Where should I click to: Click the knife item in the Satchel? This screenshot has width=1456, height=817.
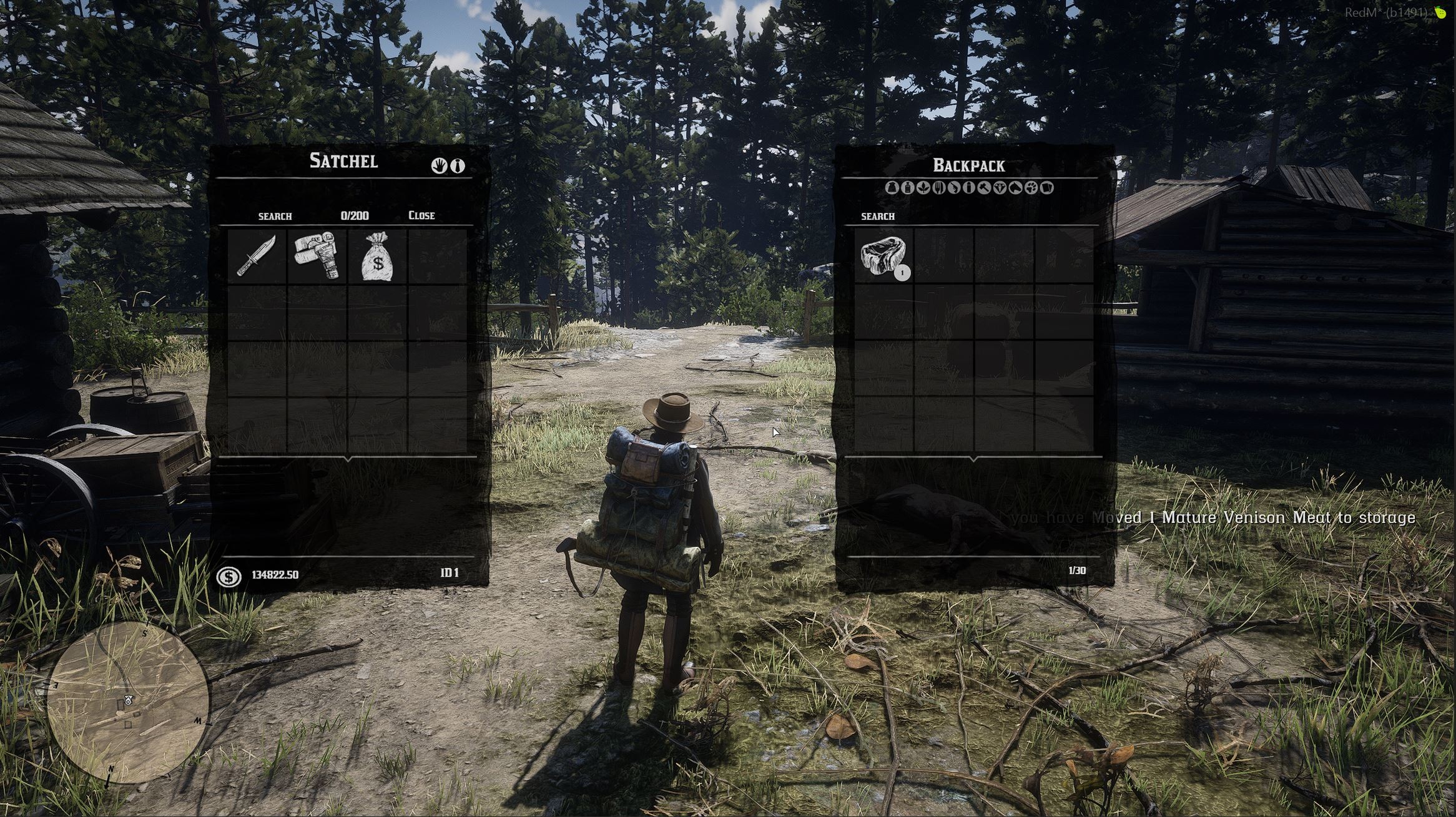(258, 256)
